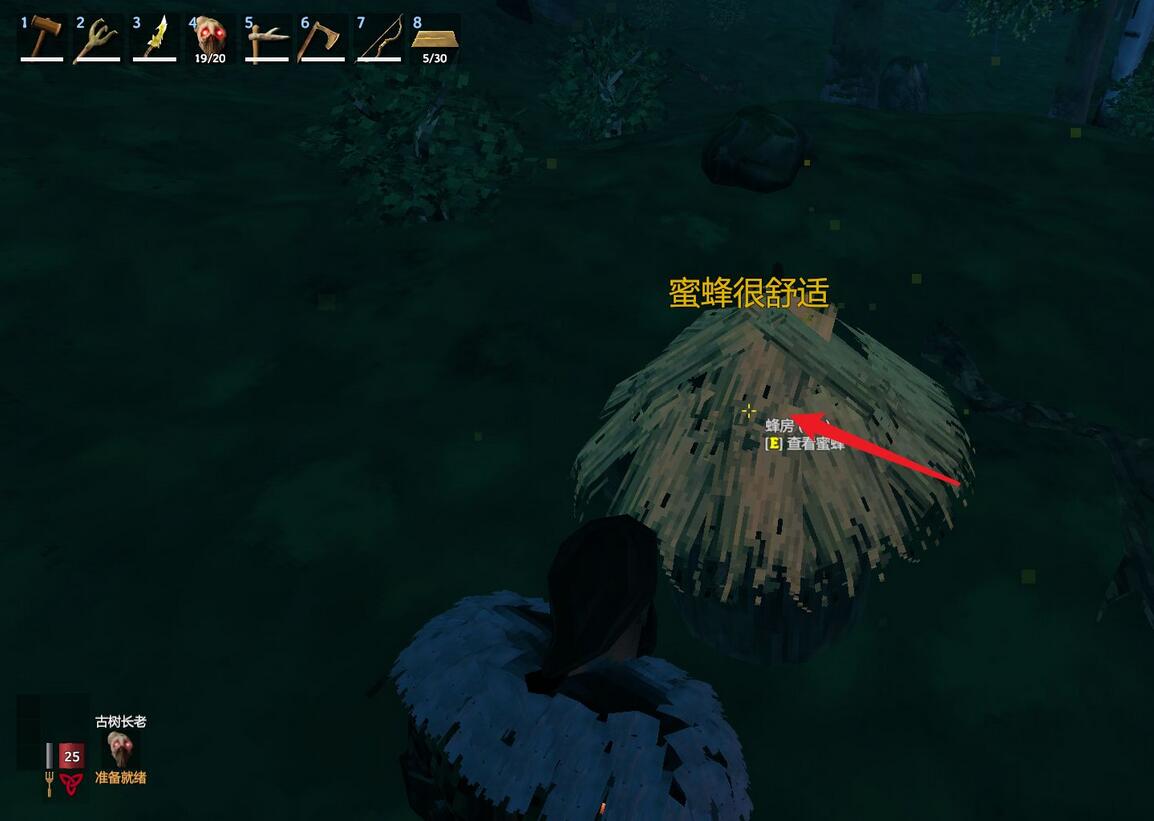Select the hammer in hotbar slot 1

pyautogui.click(x=42, y=38)
